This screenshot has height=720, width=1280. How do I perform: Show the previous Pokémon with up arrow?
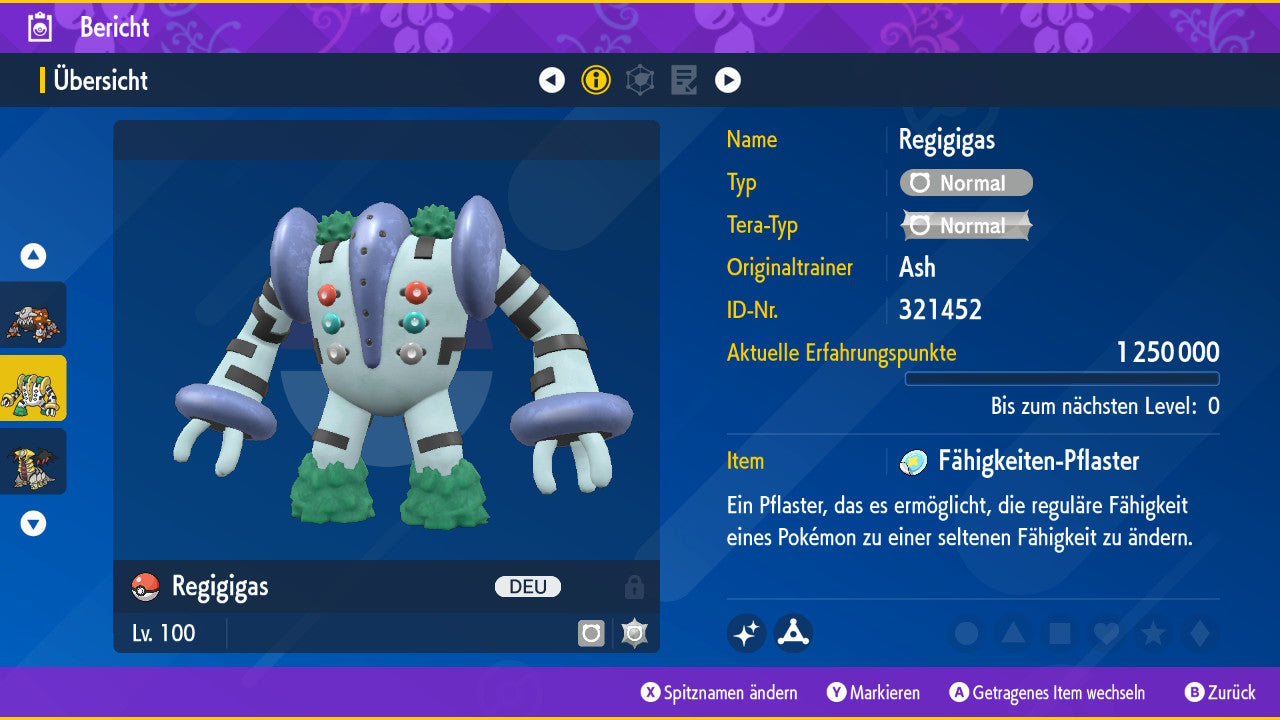click(x=33, y=256)
